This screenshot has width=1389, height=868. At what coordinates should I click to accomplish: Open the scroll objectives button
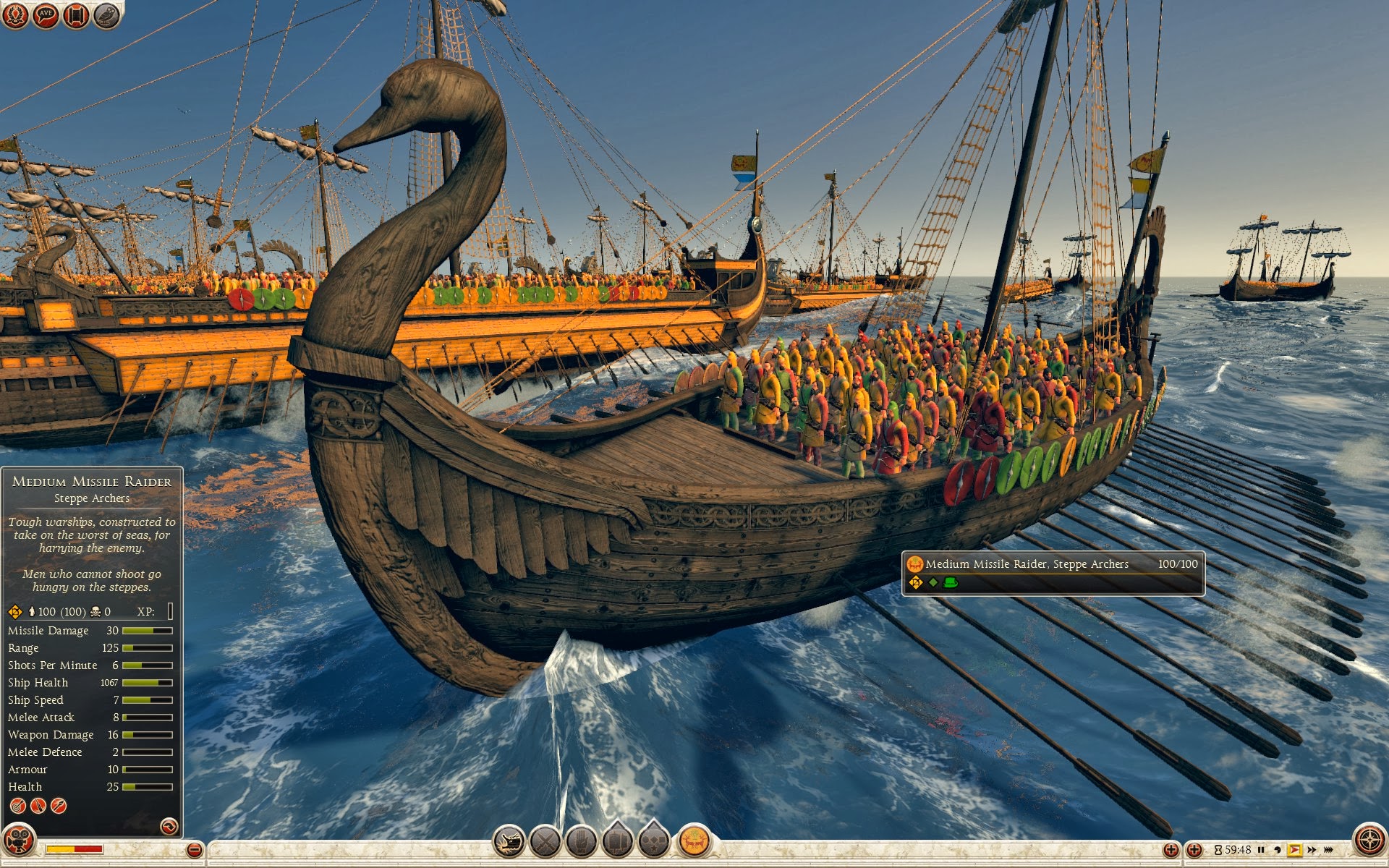[76, 15]
